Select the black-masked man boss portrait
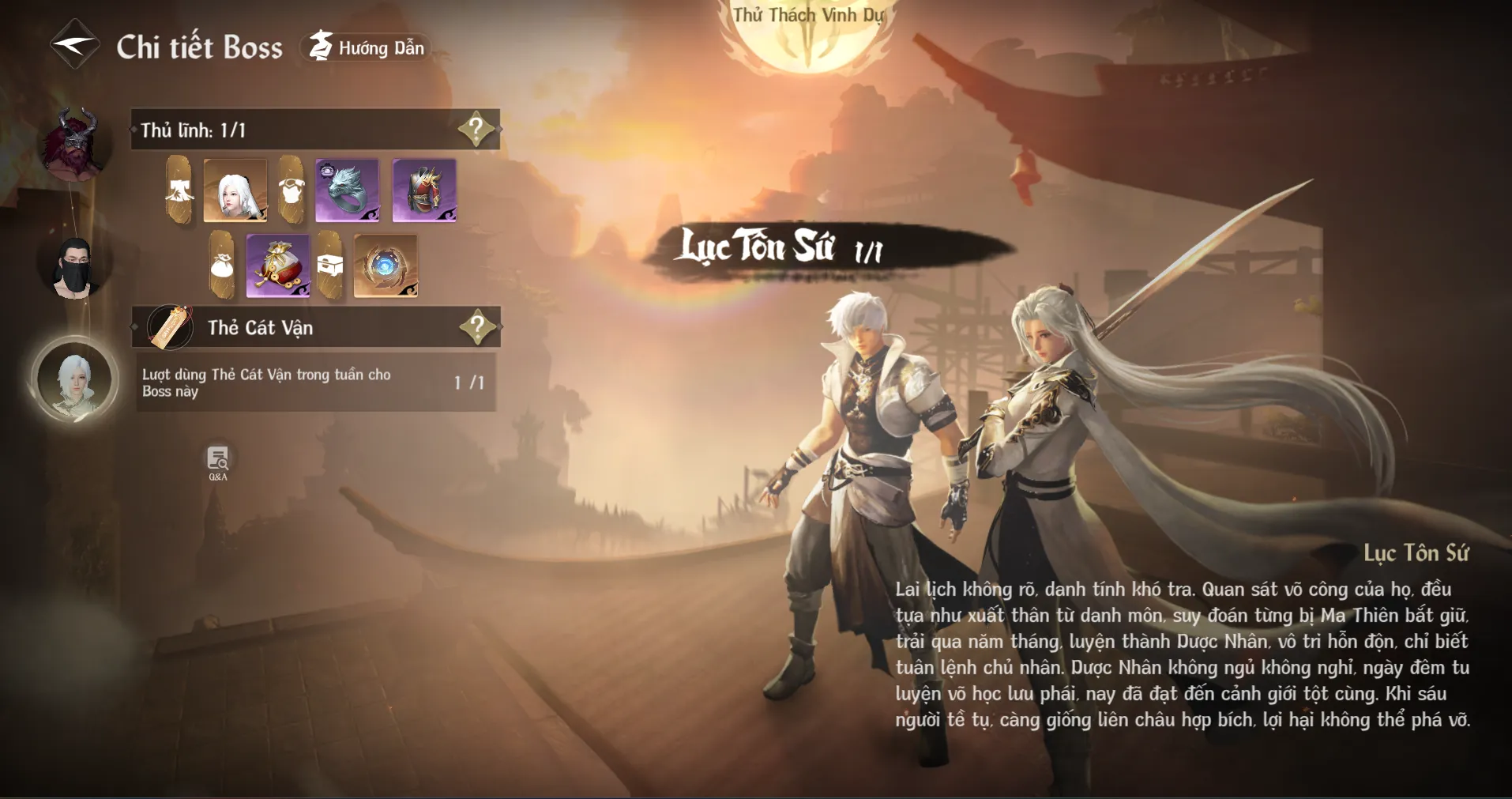Image resolution: width=1512 pixels, height=799 pixels. (75, 267)
